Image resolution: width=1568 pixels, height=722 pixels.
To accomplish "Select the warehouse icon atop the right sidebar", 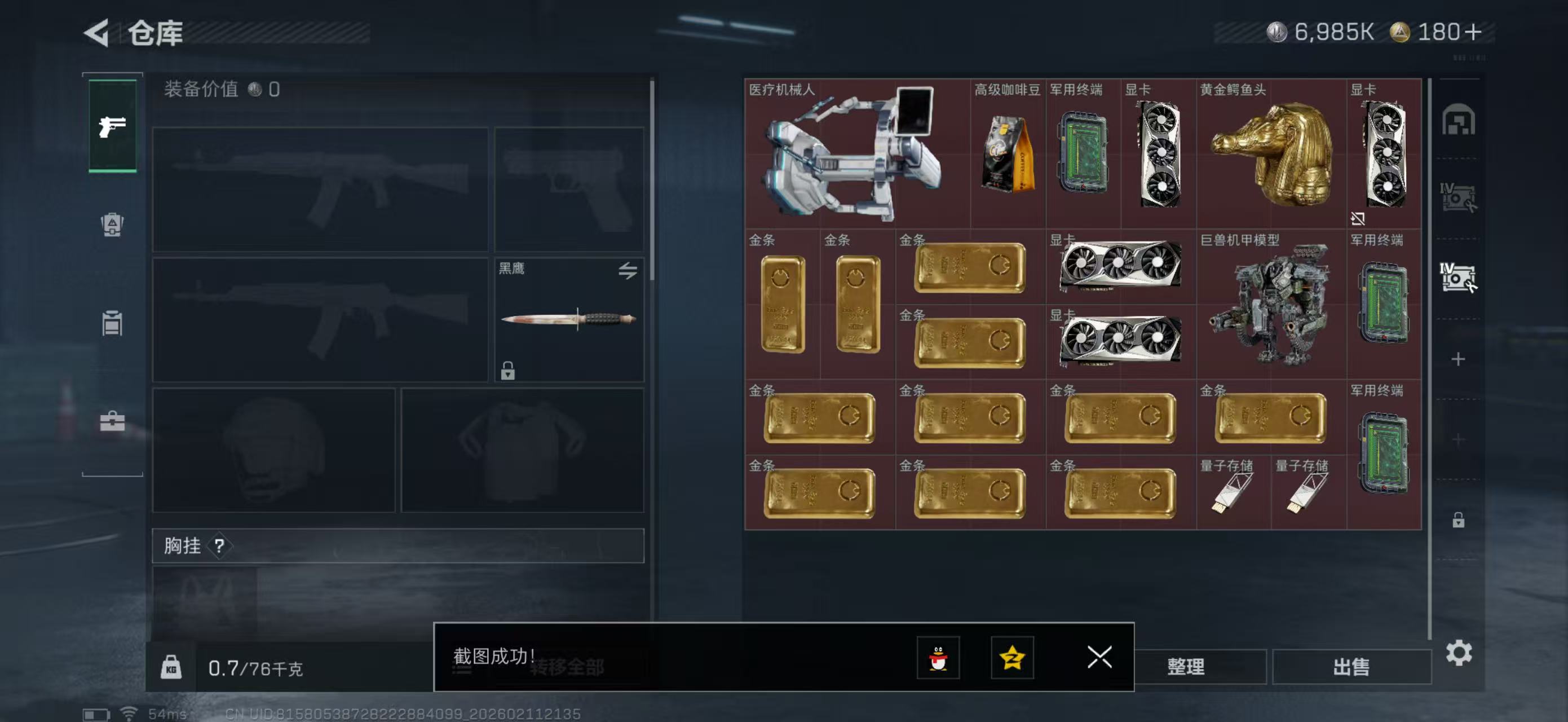I will [x=1460, y=121].
